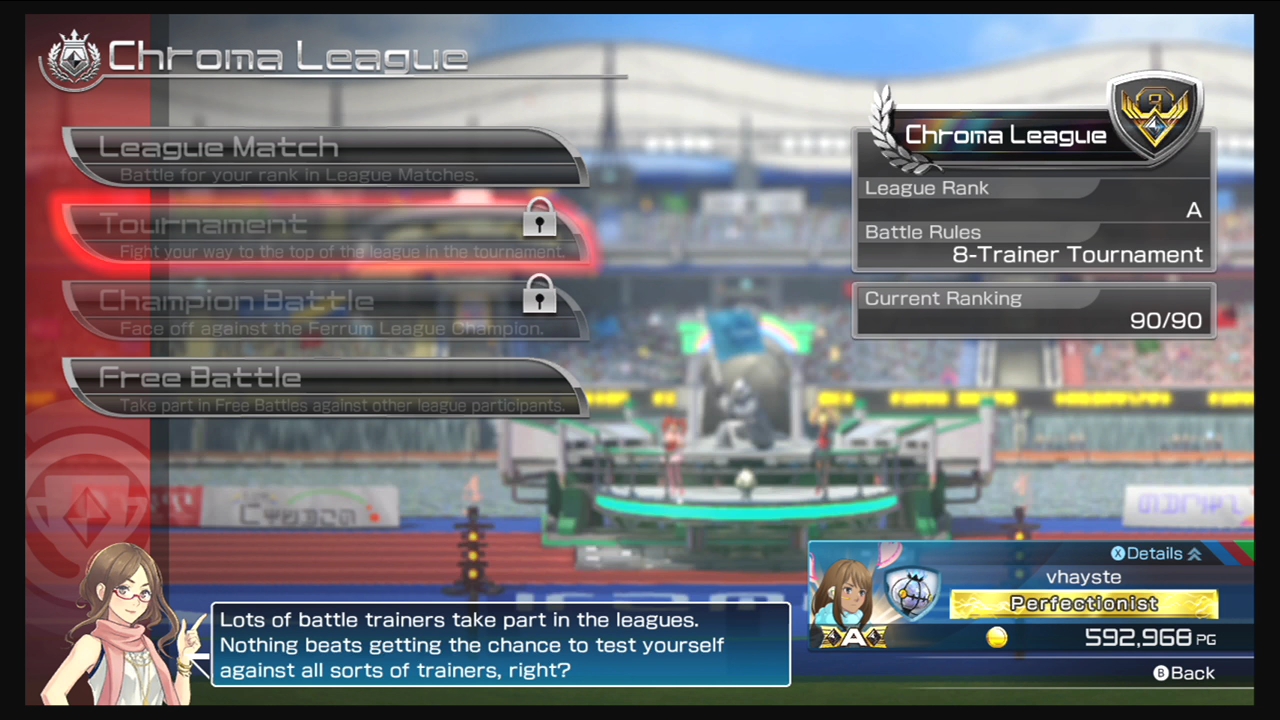Open Details for the player card
Image resolution: width=1280 pixels, height=720 pixels.
pos(1153,553)
